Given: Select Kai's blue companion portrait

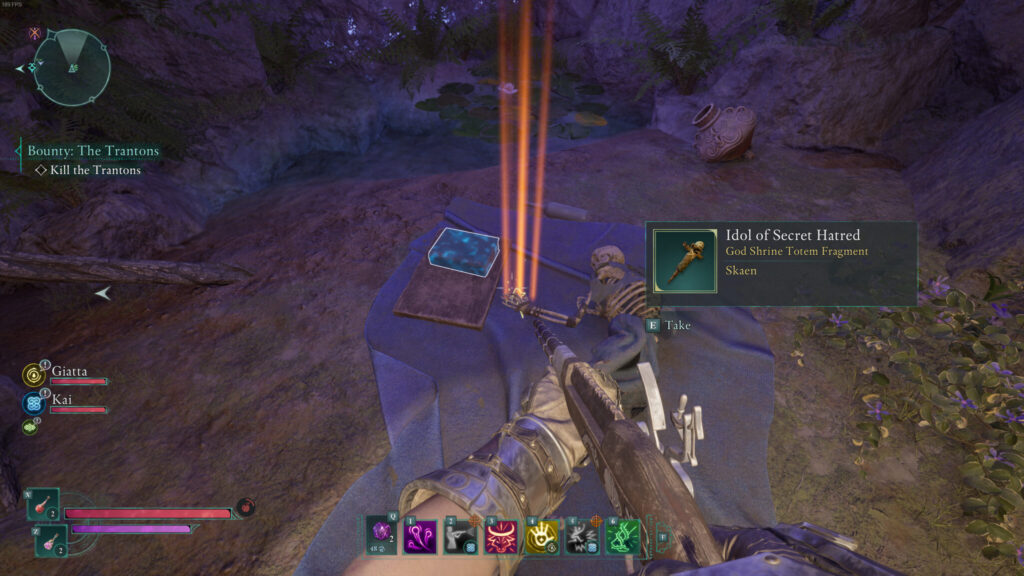Looking at the screenshot, I should coord(32,403).
